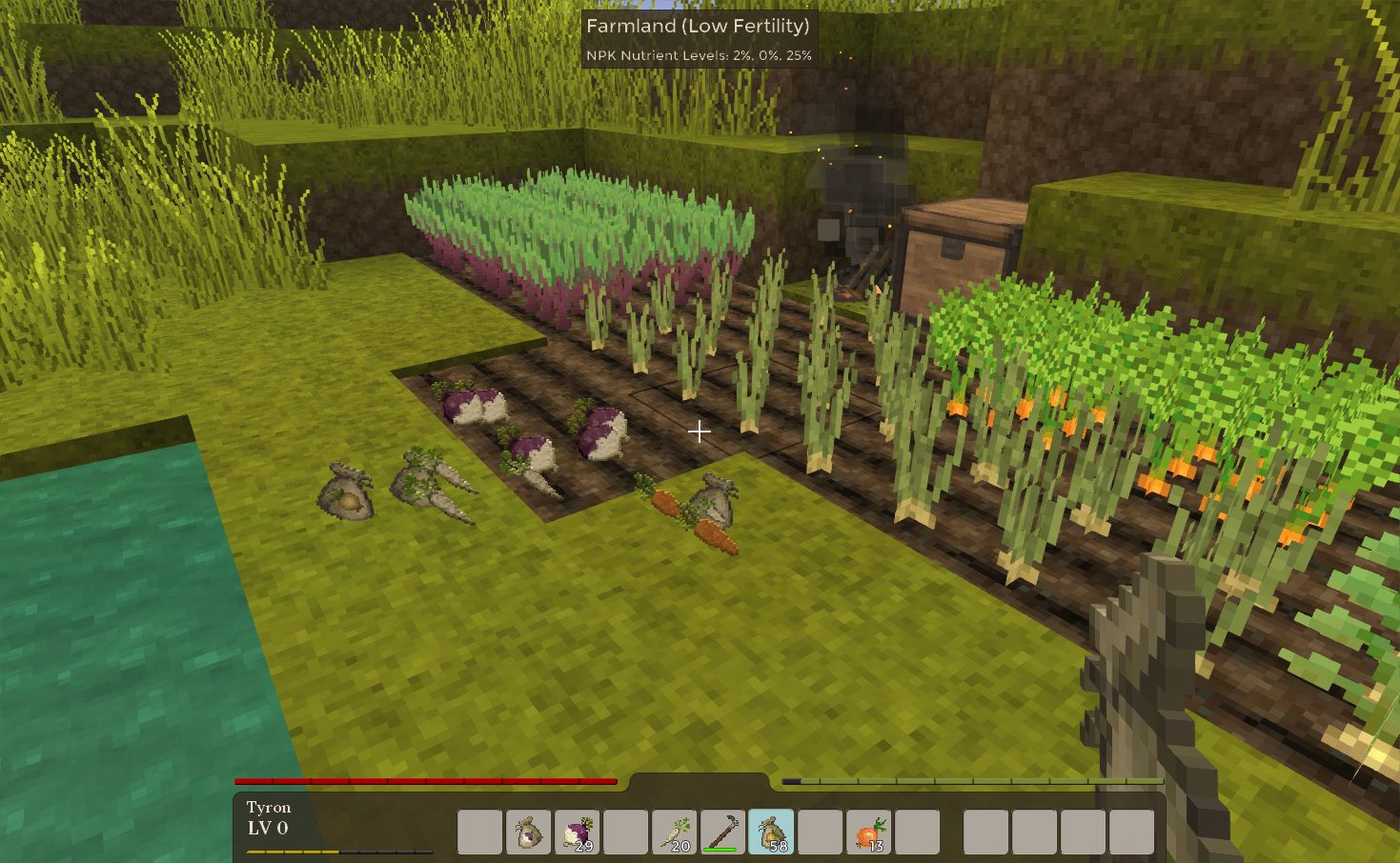Click the NPK Nutrient Levels text
1400x863 pixels.
(699, 54)
